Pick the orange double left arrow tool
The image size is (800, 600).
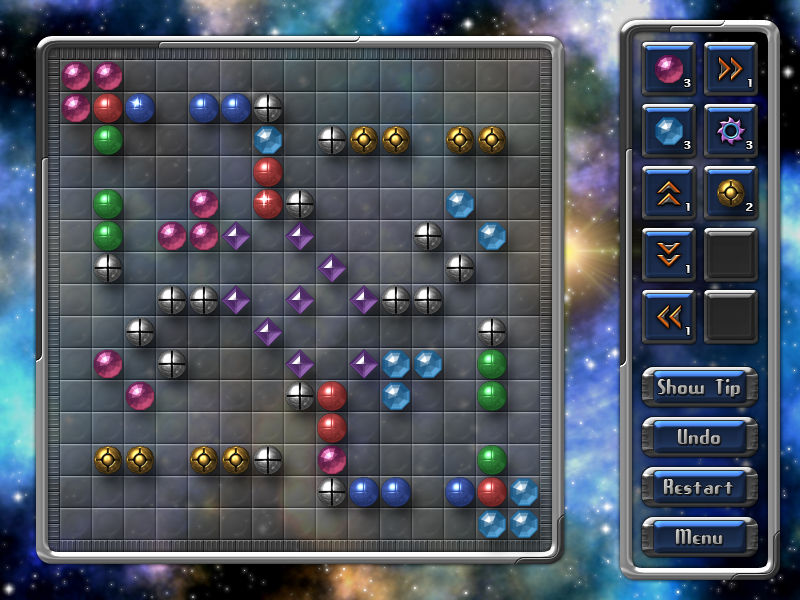coord(668,316)
